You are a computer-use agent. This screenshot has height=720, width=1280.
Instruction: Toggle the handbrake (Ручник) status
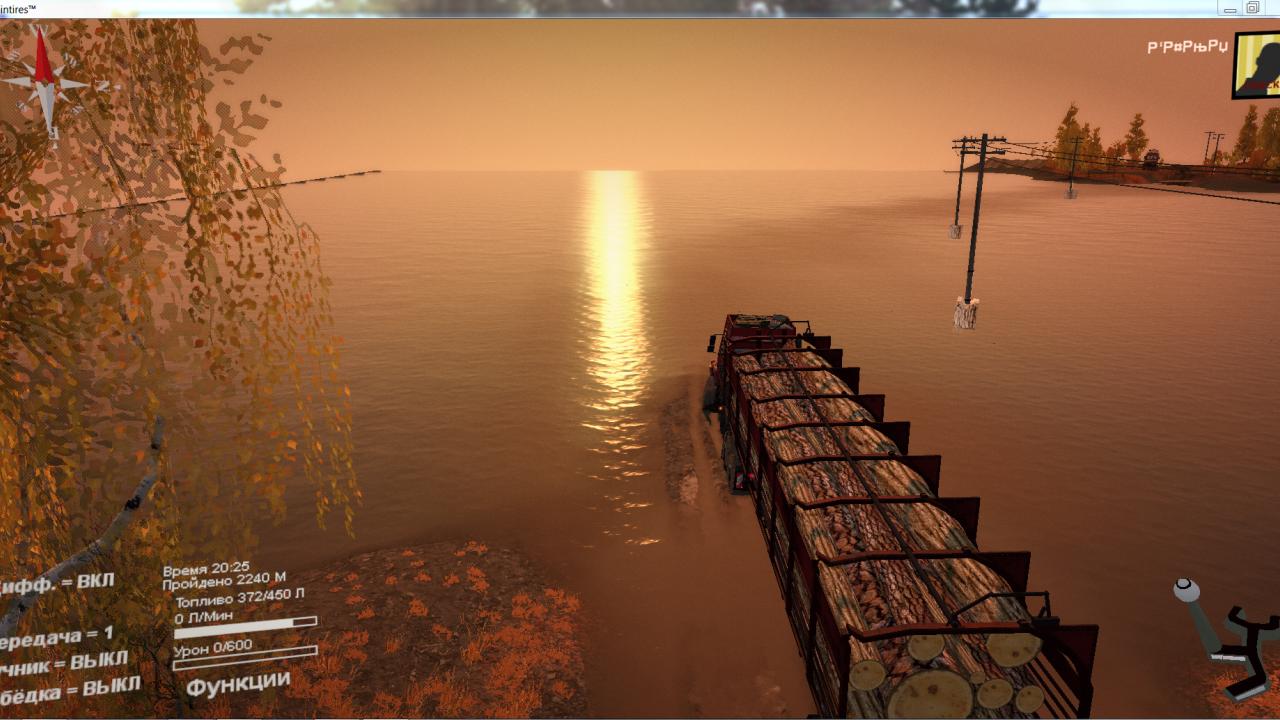click(65, 661)
